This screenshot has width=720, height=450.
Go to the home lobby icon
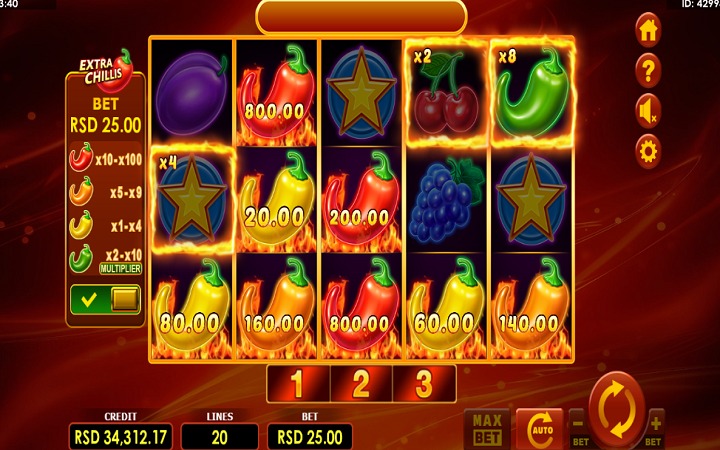tap(648, 30)
